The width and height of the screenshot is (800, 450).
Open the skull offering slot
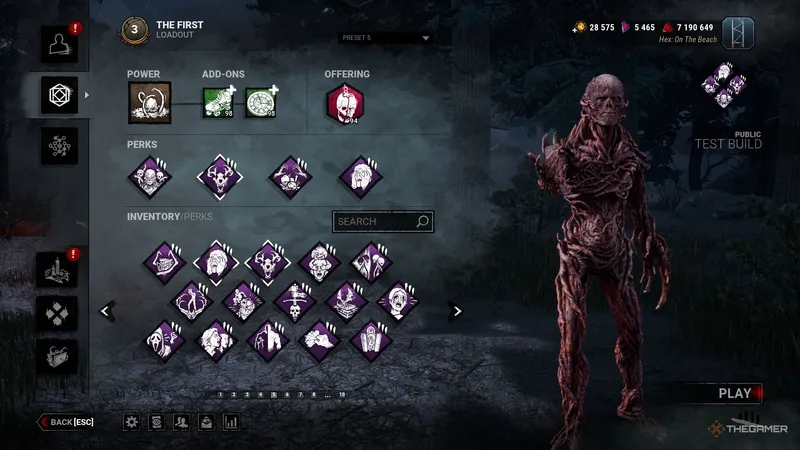pyautogui.click(x=343, y=102)
